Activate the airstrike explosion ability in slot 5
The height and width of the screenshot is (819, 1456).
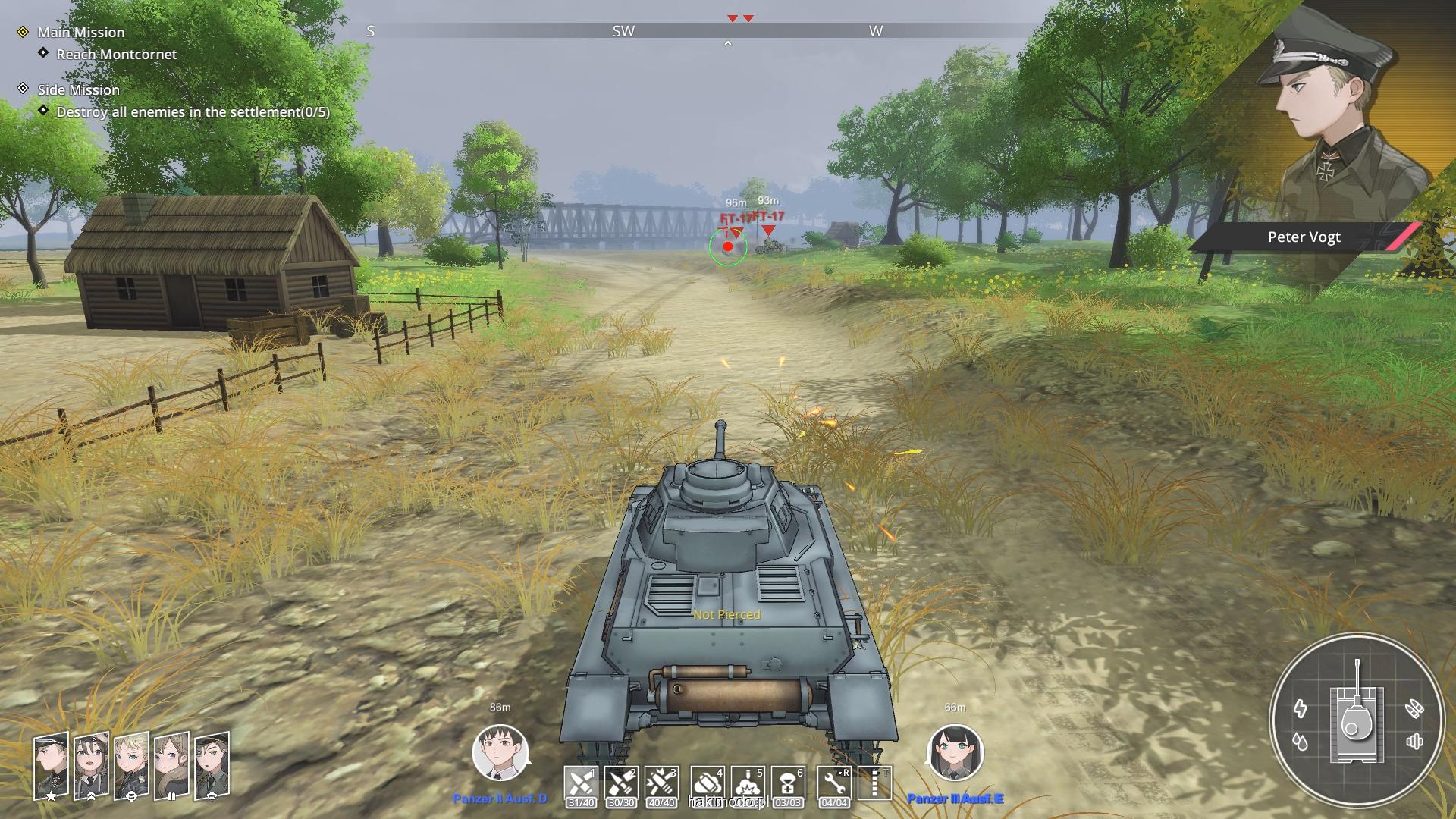click(x=747, y=783)
